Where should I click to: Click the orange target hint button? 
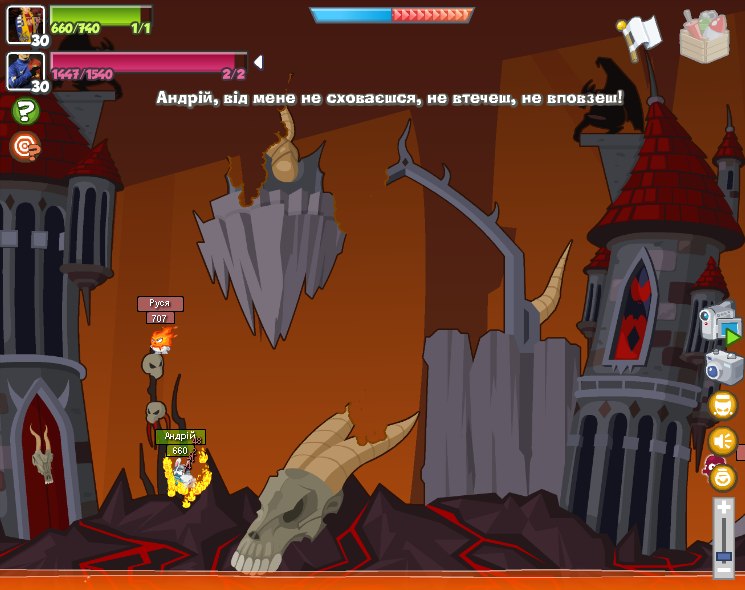25,147
